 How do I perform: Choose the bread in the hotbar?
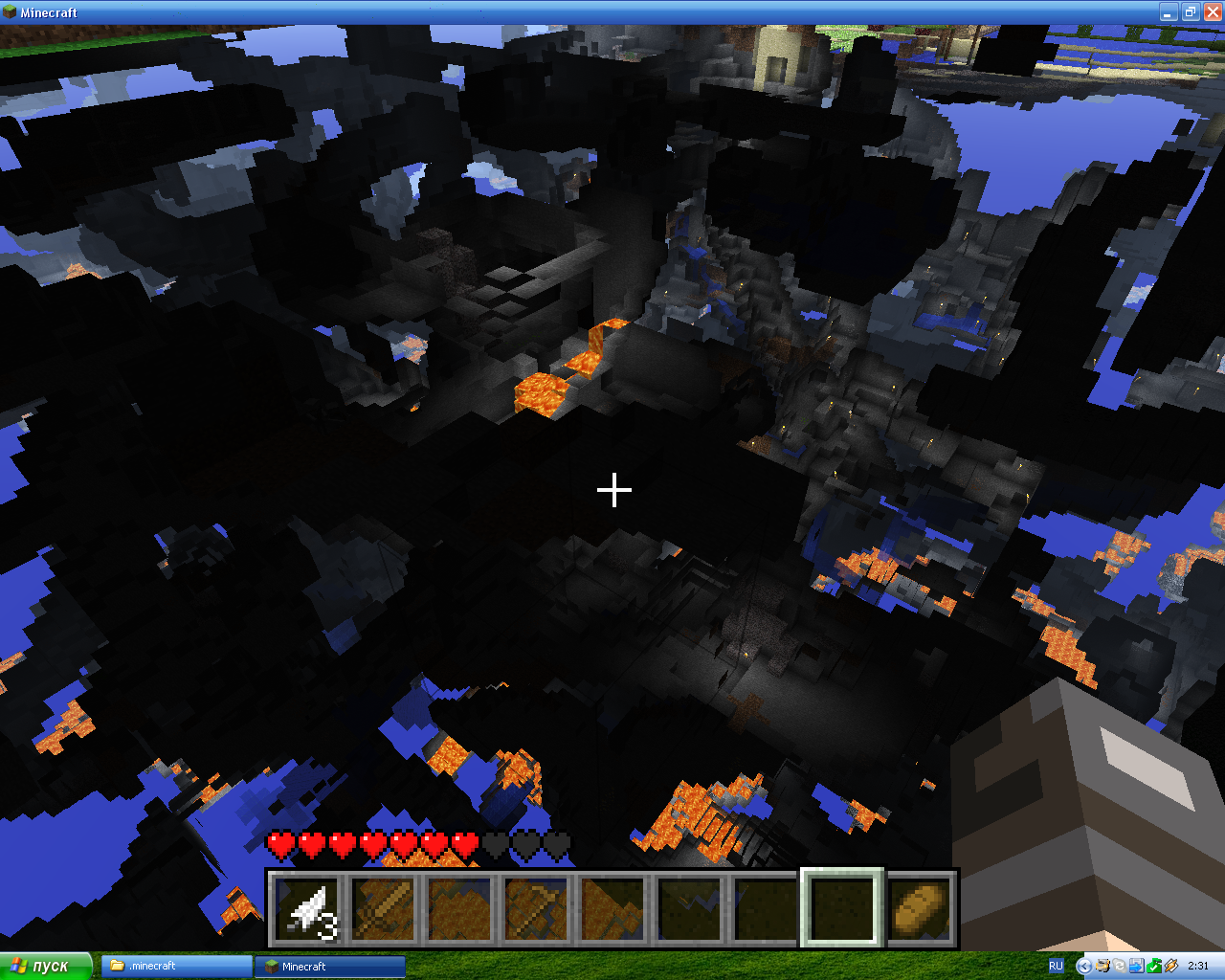point(921,908)
